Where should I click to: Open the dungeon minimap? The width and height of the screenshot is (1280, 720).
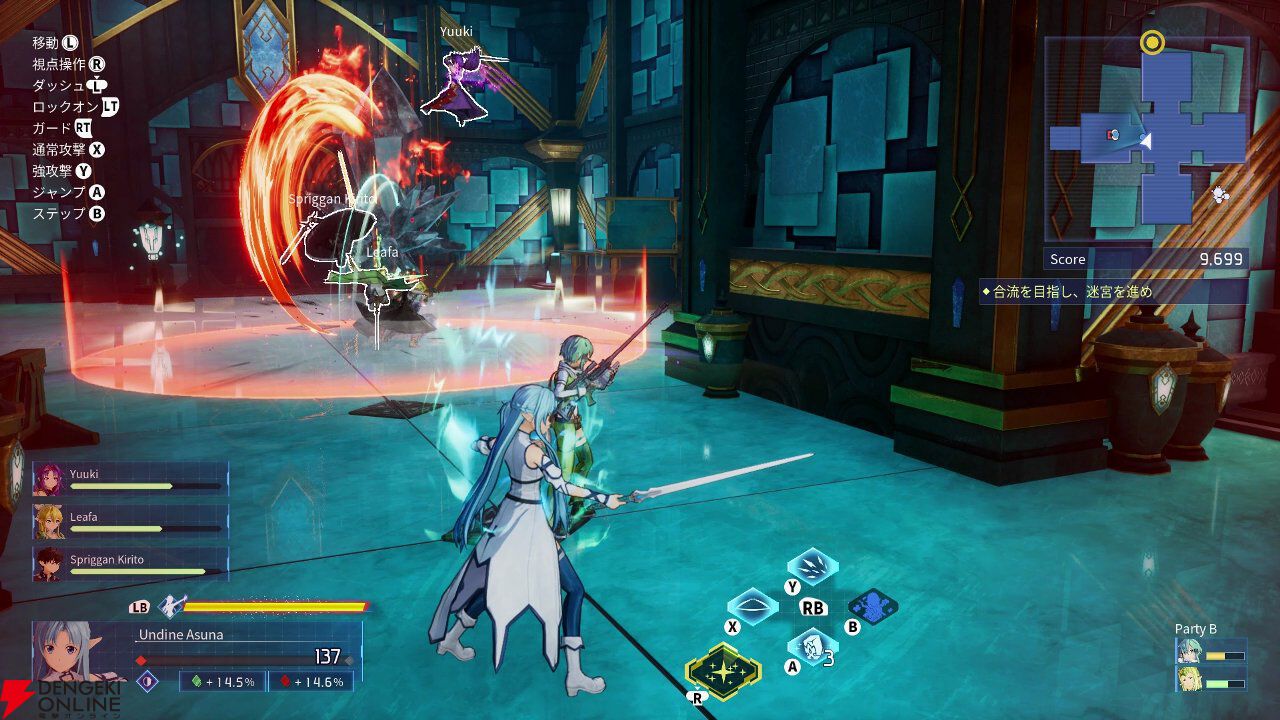(1146, 140)
